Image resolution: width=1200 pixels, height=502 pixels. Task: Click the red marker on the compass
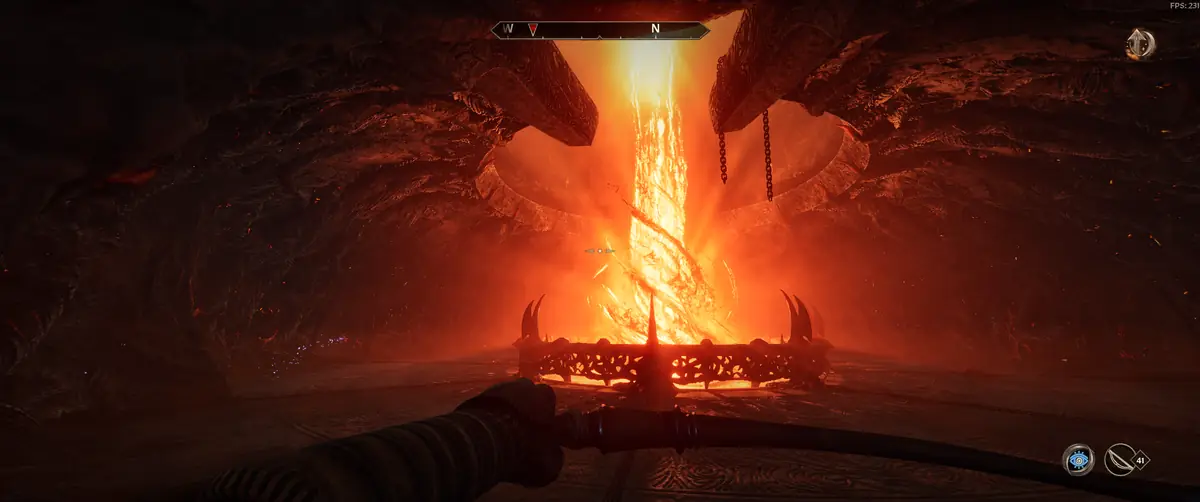tap(534, 30)
